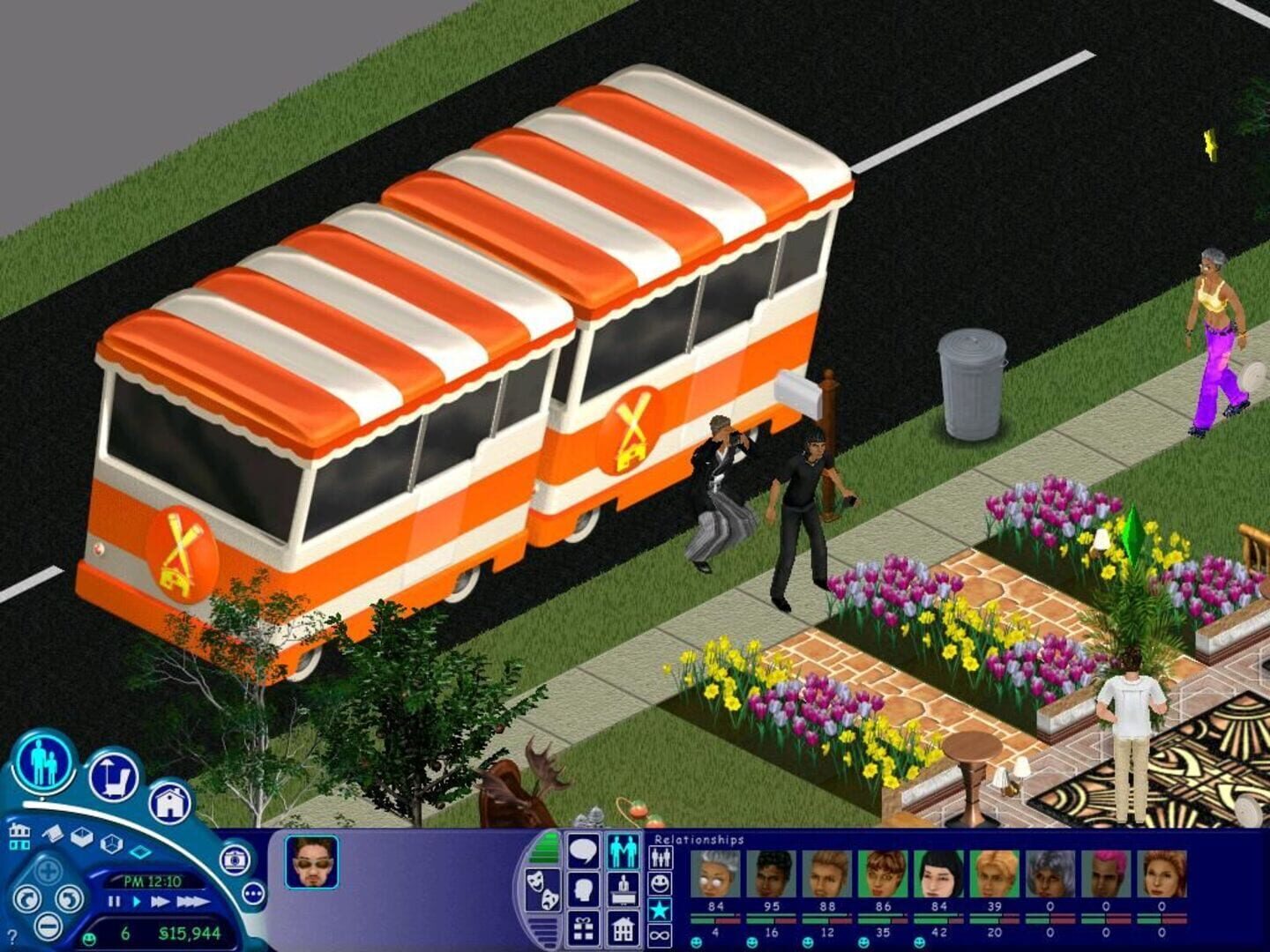Image resolution: width=1270 pixels, height=952 pixels.
Task: Switch to the smiley friendship tab
Action: click(659, 885)
